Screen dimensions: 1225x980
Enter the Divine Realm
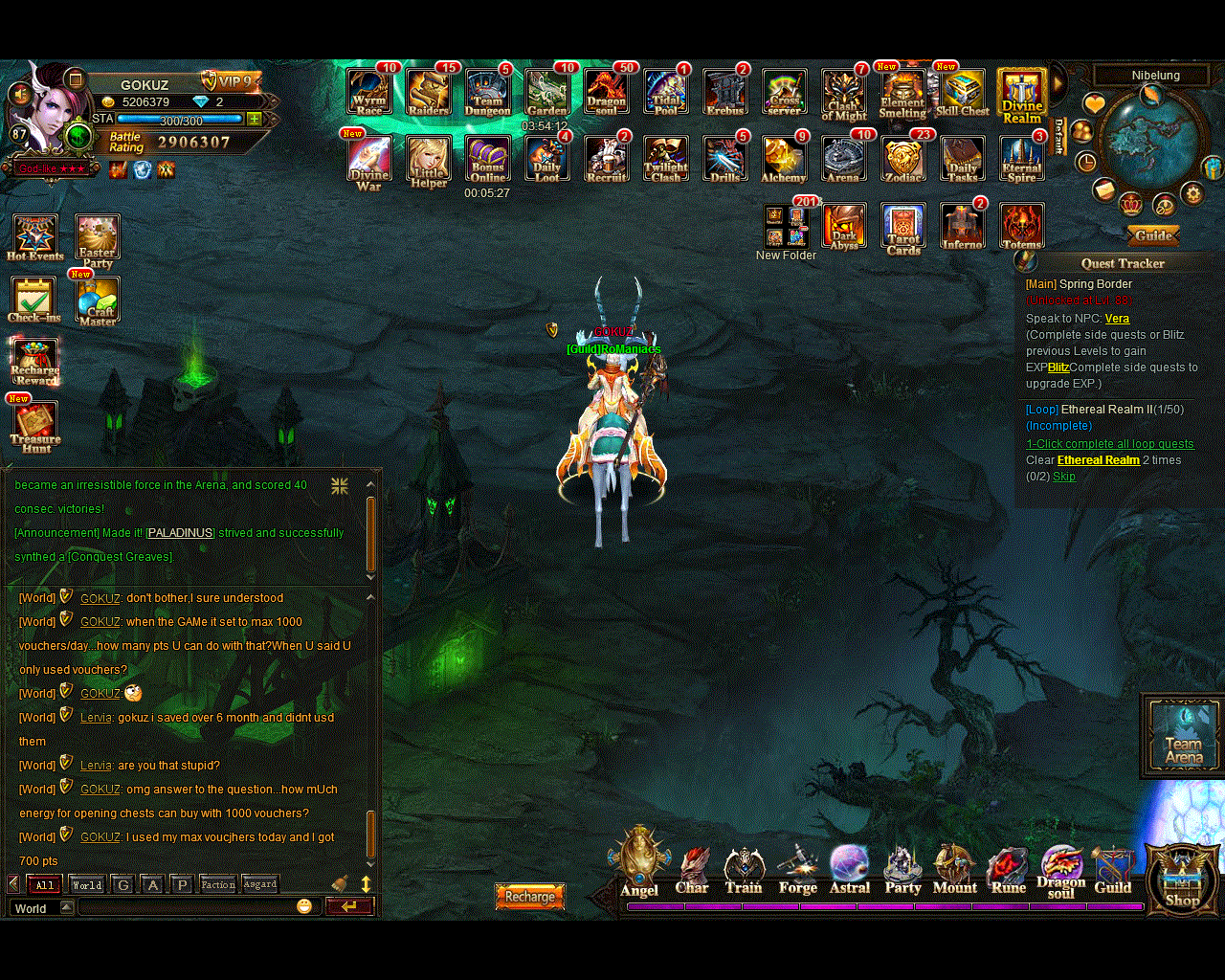click(x=1021, y=96)
